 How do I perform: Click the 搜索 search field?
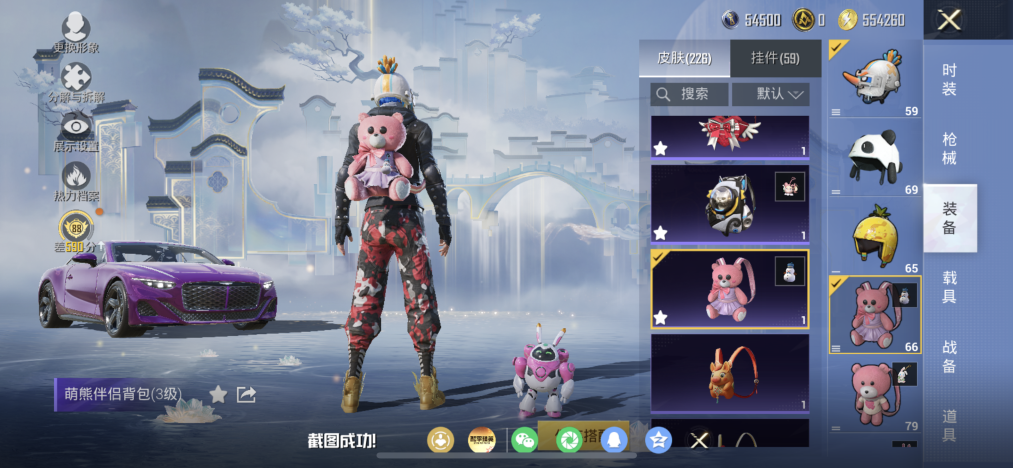[688, 94]
